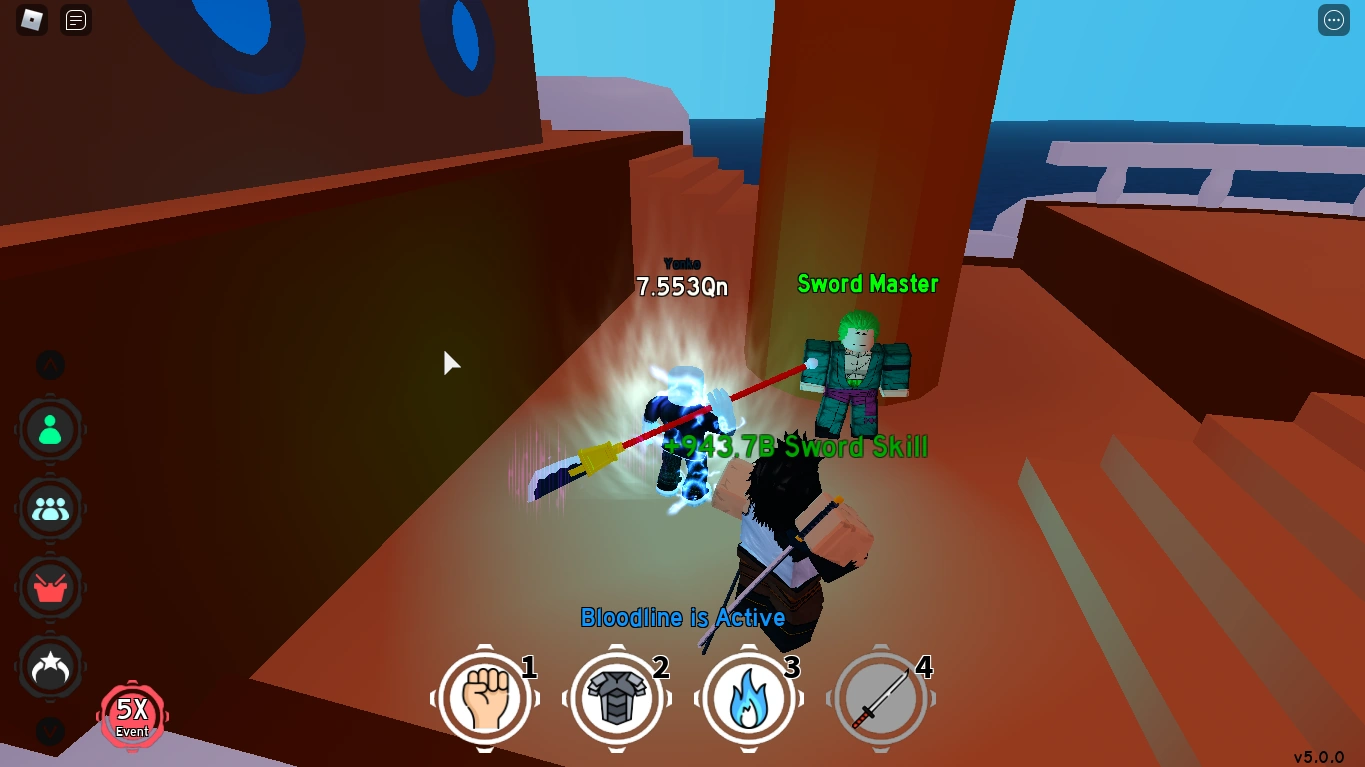Screen dimensions: 1365x767
Task: Open the Roblox menu icon
Action: coord(33,20)
